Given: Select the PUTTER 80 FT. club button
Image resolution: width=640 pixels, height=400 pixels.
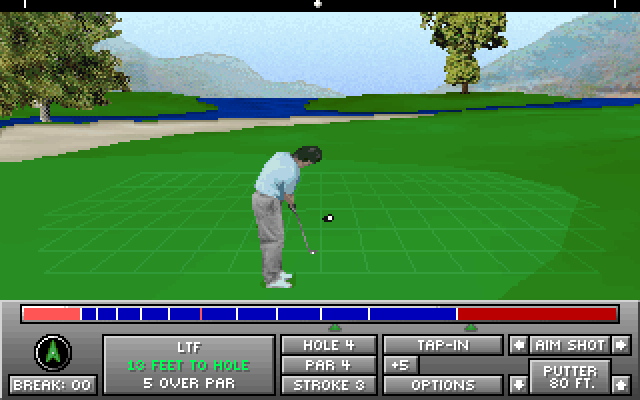Looking at the screenshot, I should point(569,377).
